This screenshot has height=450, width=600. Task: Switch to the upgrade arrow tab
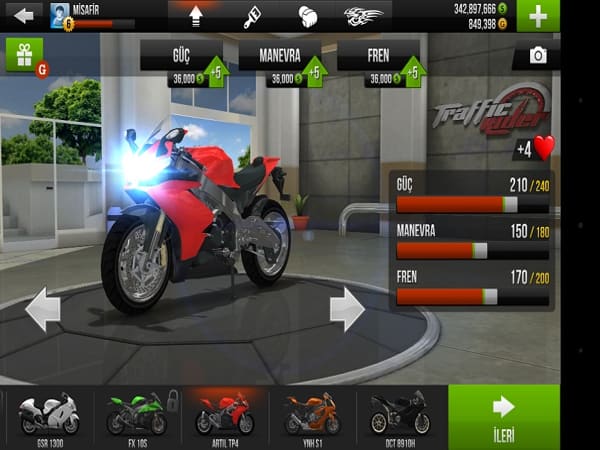tap(194, 15)
